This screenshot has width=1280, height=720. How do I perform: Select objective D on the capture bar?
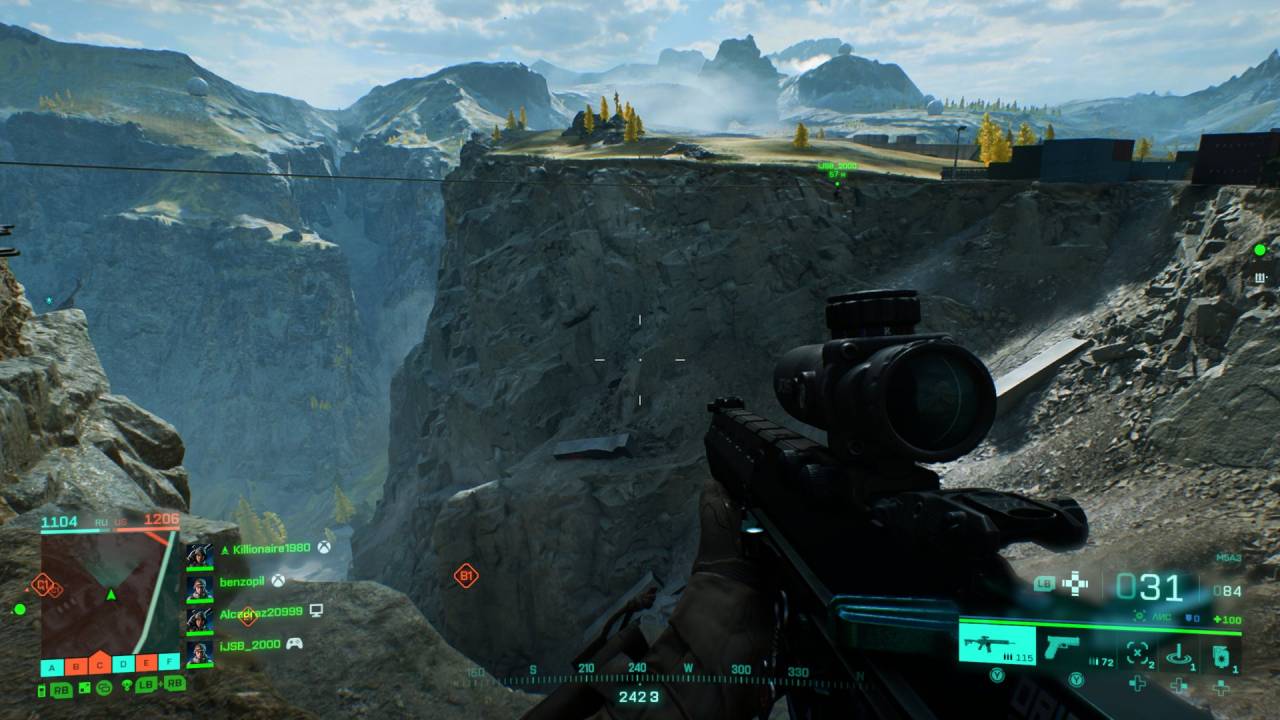(124, 663)
